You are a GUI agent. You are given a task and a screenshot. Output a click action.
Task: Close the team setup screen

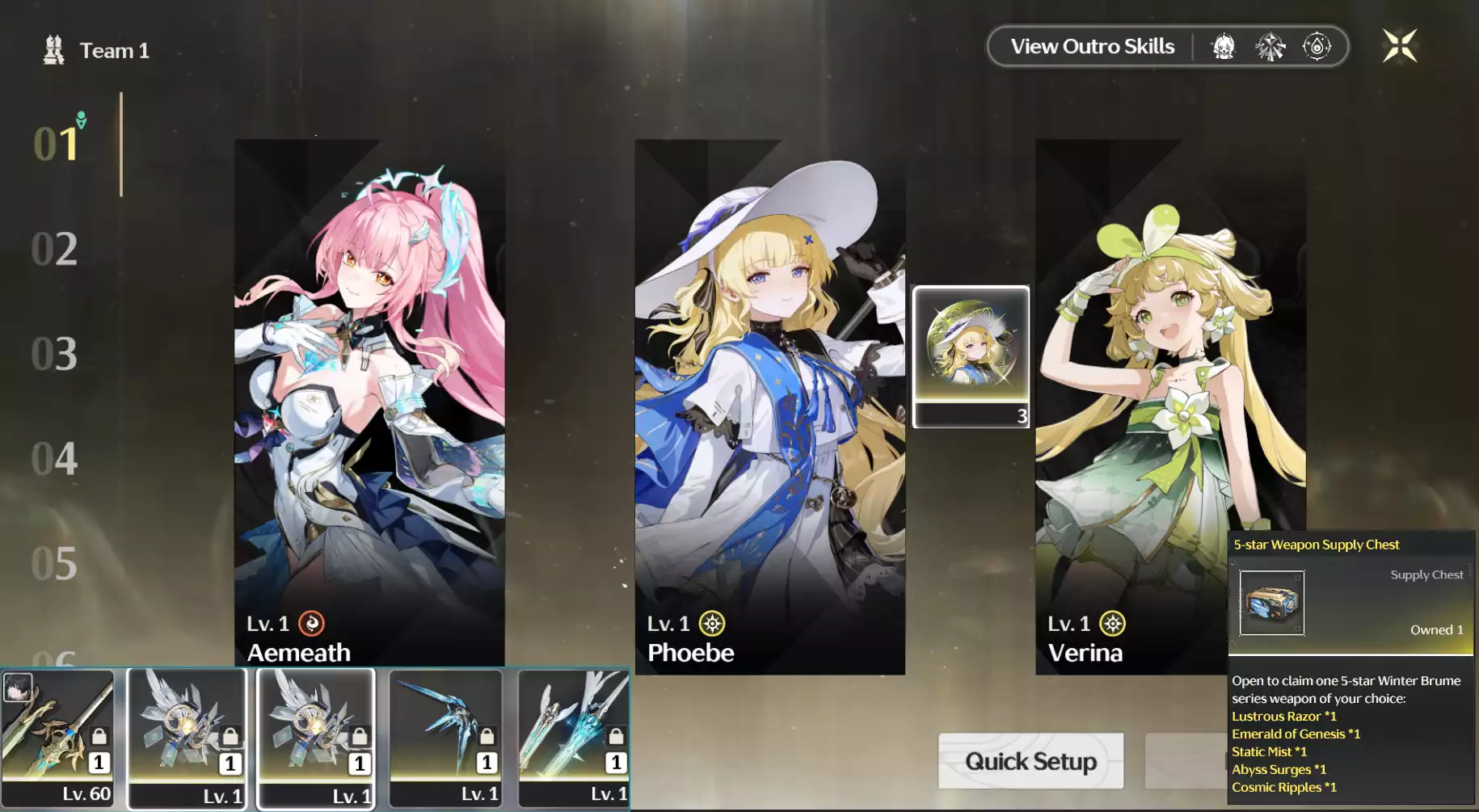pyautogui.click(x=1399, y=46)
